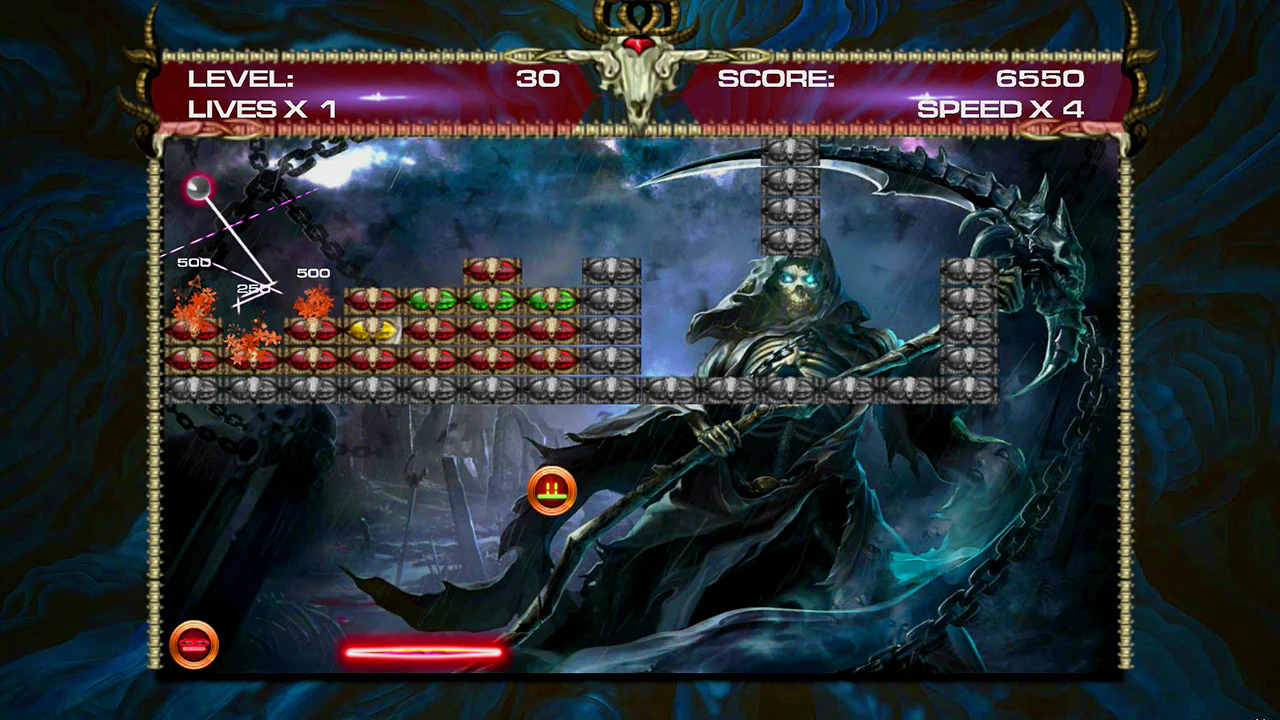The height and width of the screenshot is (720, 1280).
Task: Click the LEVEL label in the header
Action: (243, 79)
